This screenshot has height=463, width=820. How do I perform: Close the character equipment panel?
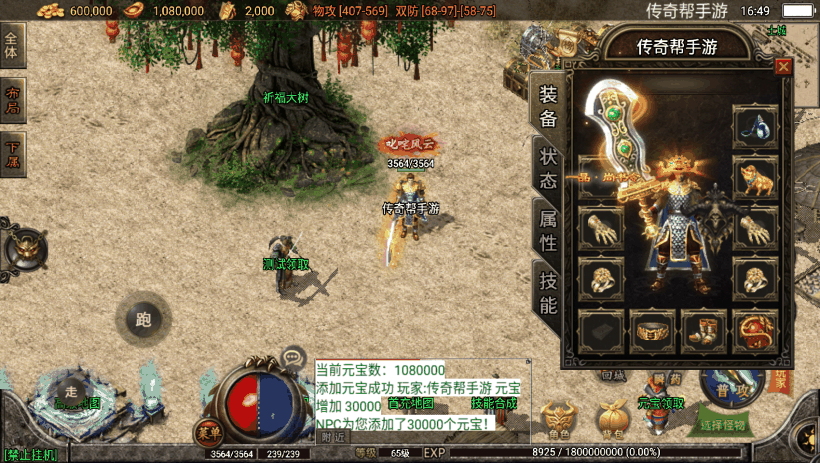tap(783, 66)
